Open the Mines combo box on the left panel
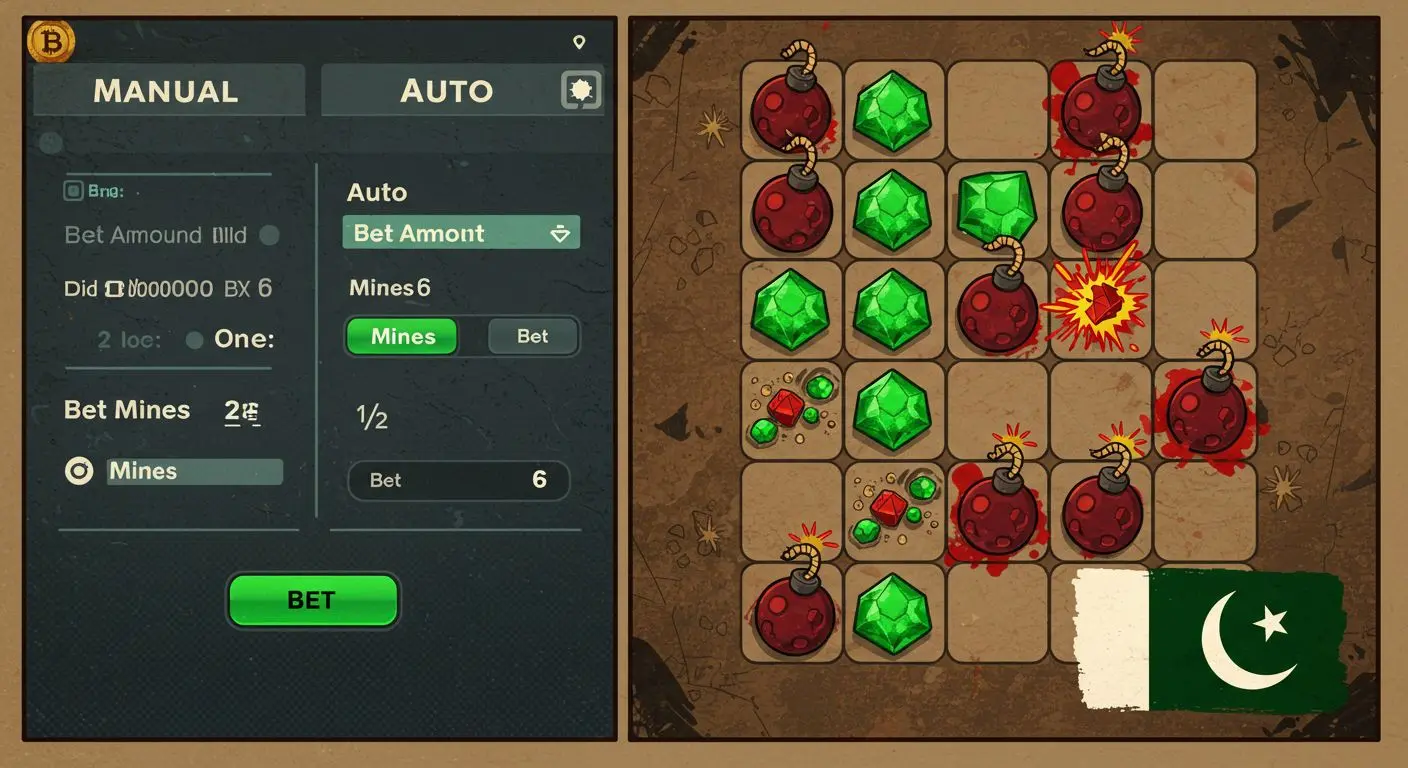 pyautogui.click(x=195, y=471)
